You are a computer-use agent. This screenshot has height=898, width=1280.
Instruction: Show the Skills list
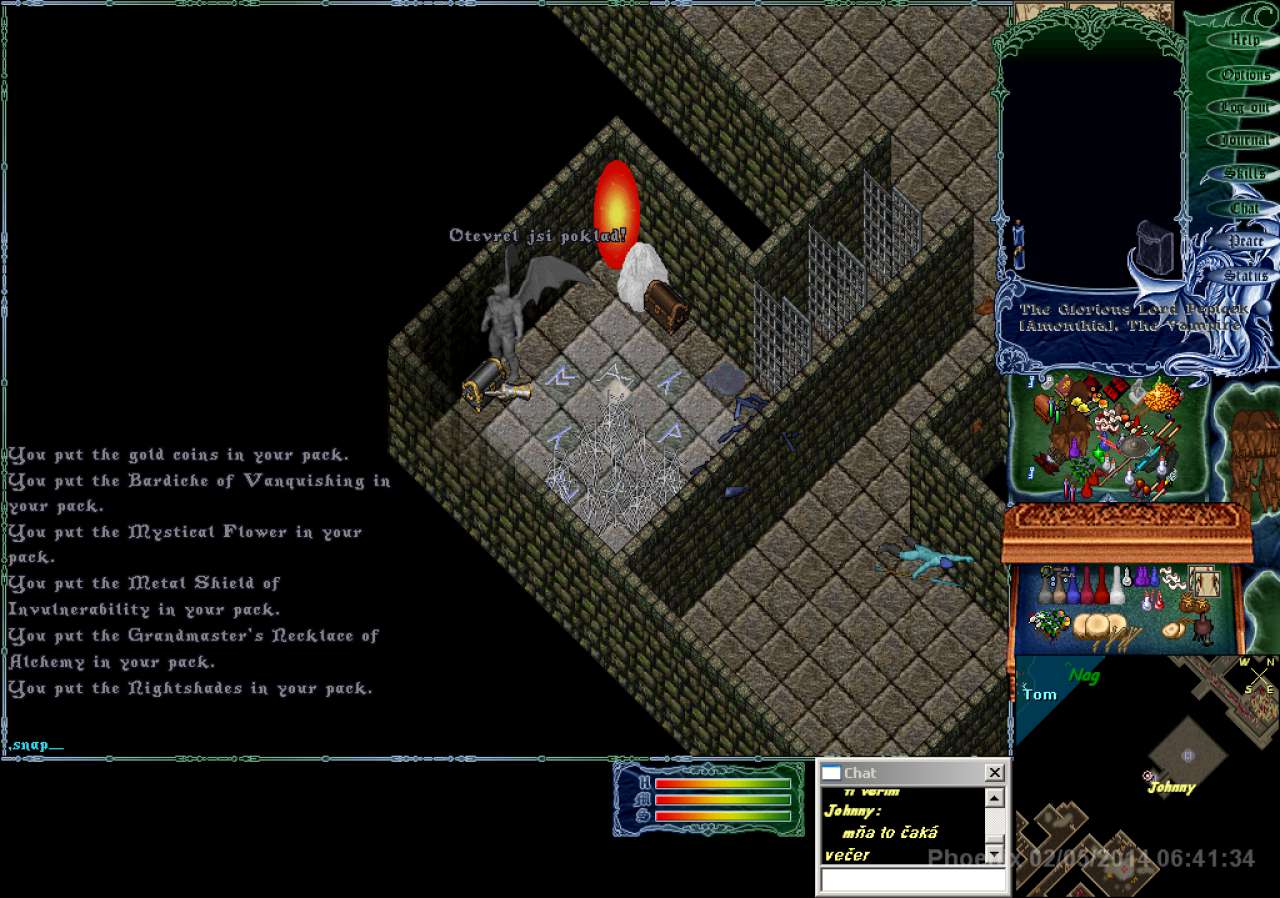pos(1244,174)
